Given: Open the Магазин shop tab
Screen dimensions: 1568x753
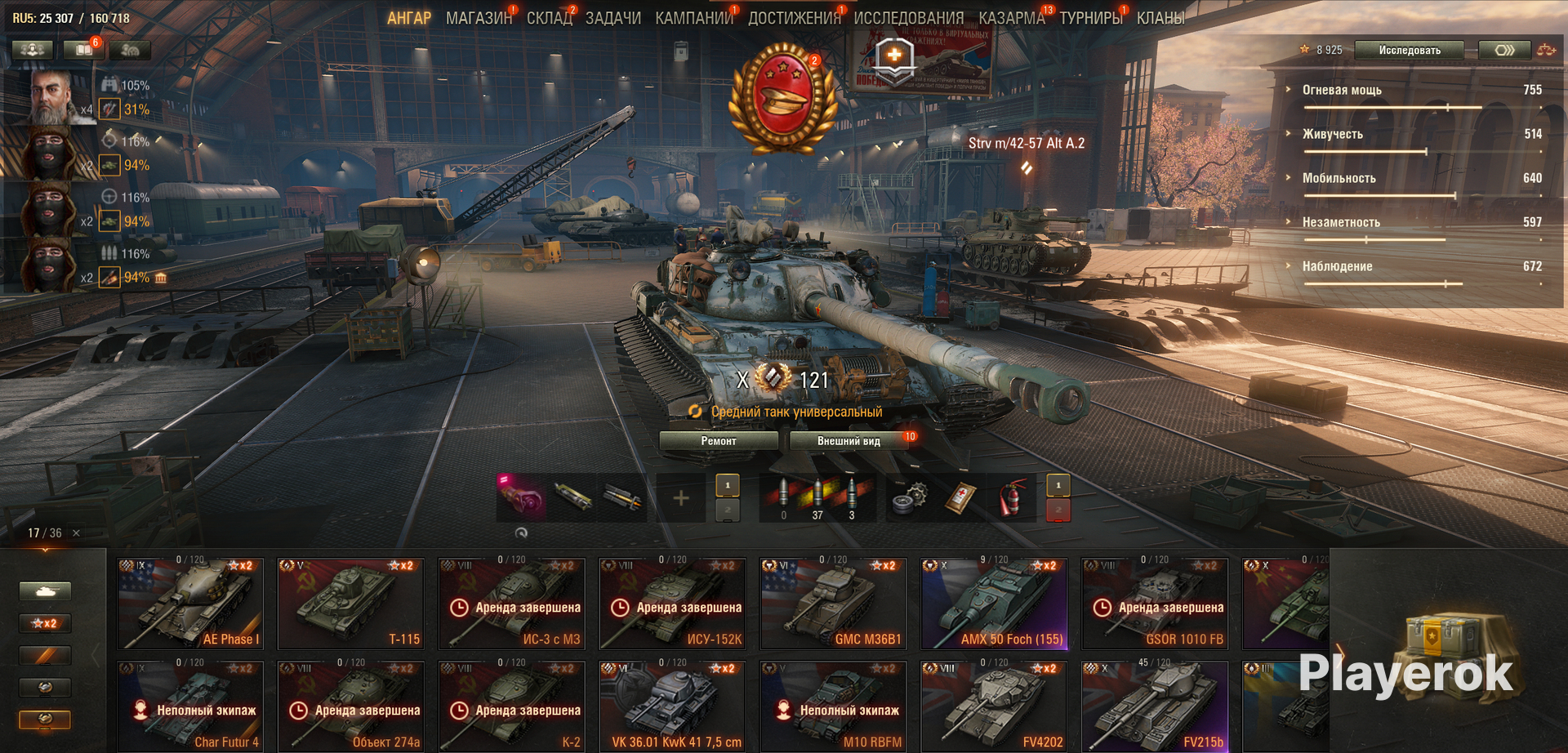Looking at the screenshot, I should tap(479, 18).
